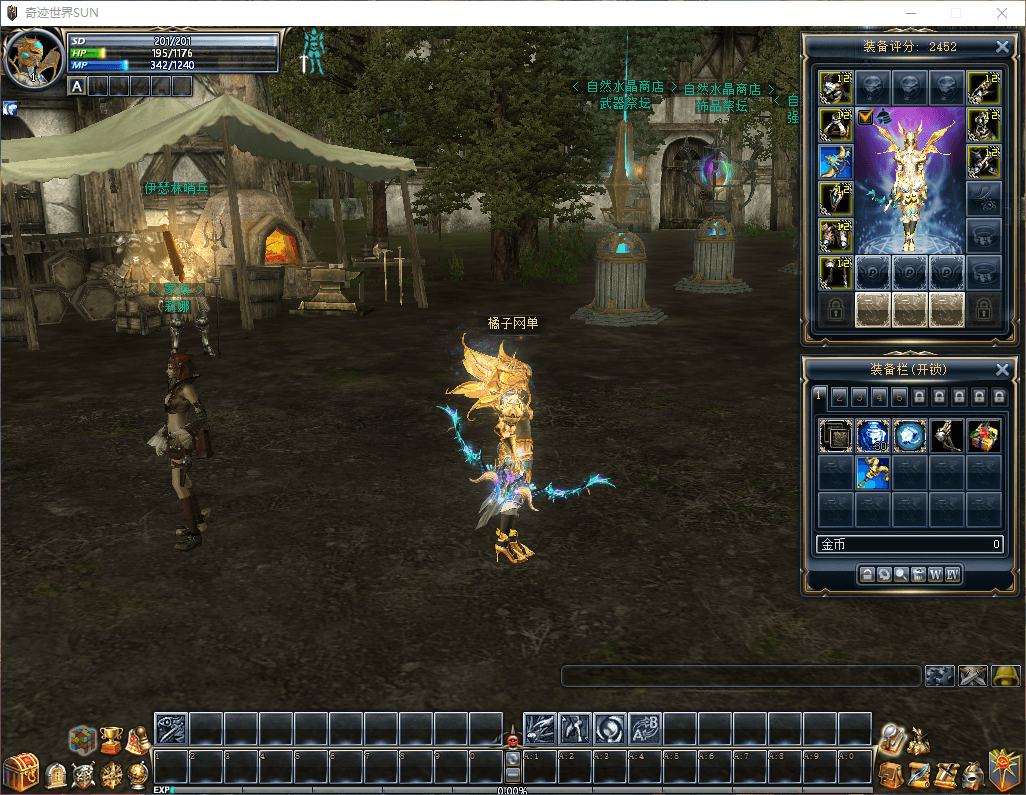Select the blue crystal item stacked 30
Viewport: 1026px width, 795px height.
coord(872,435)
